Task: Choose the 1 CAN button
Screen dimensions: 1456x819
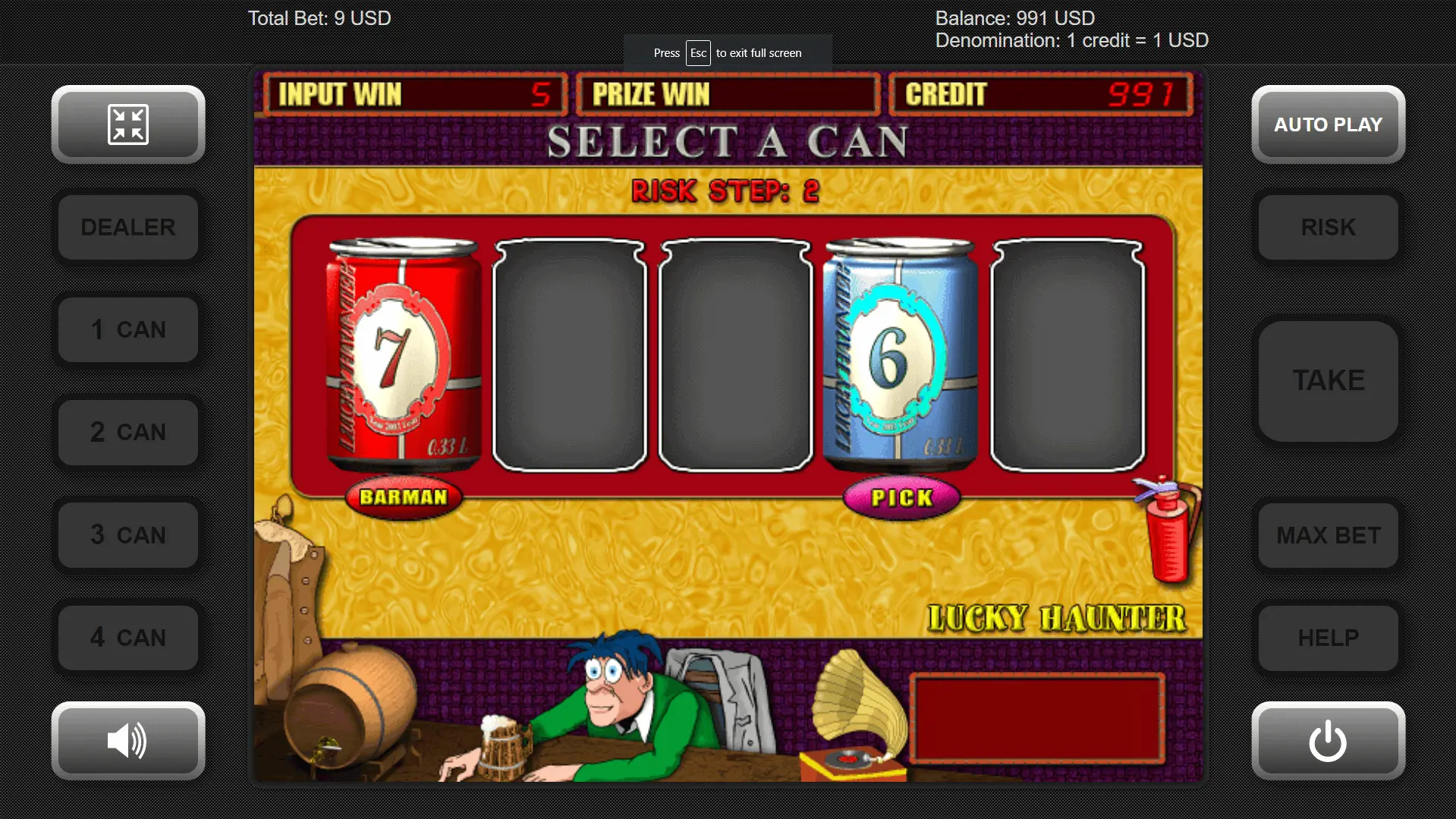Action: pyautogui.click(x=128, y=329)
